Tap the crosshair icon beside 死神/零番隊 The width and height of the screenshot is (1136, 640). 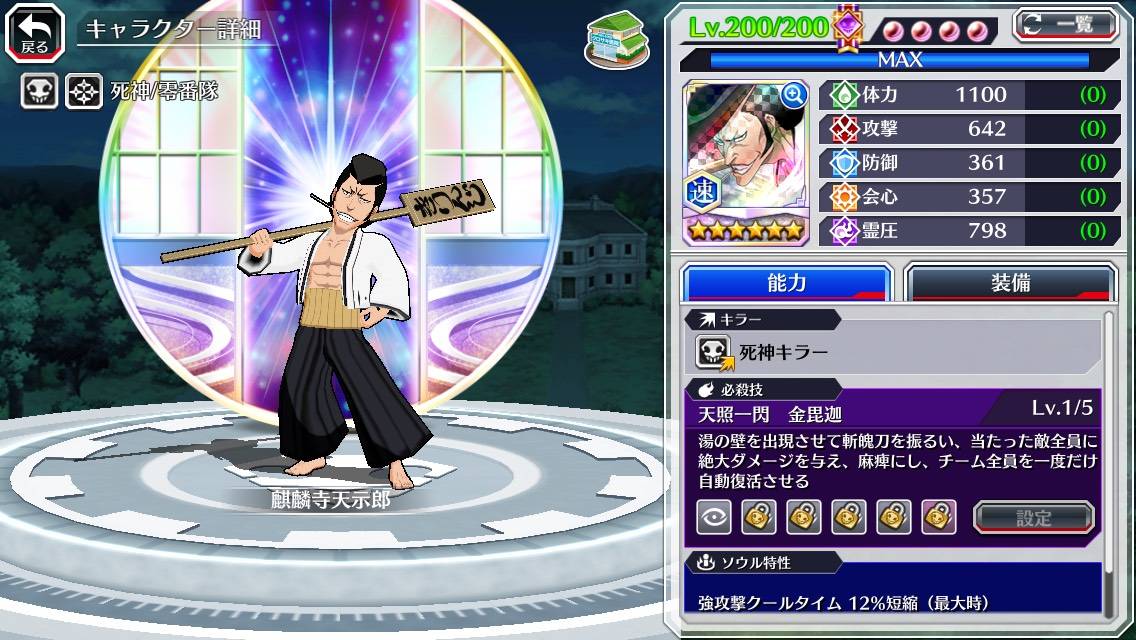(x=84, y=92)
